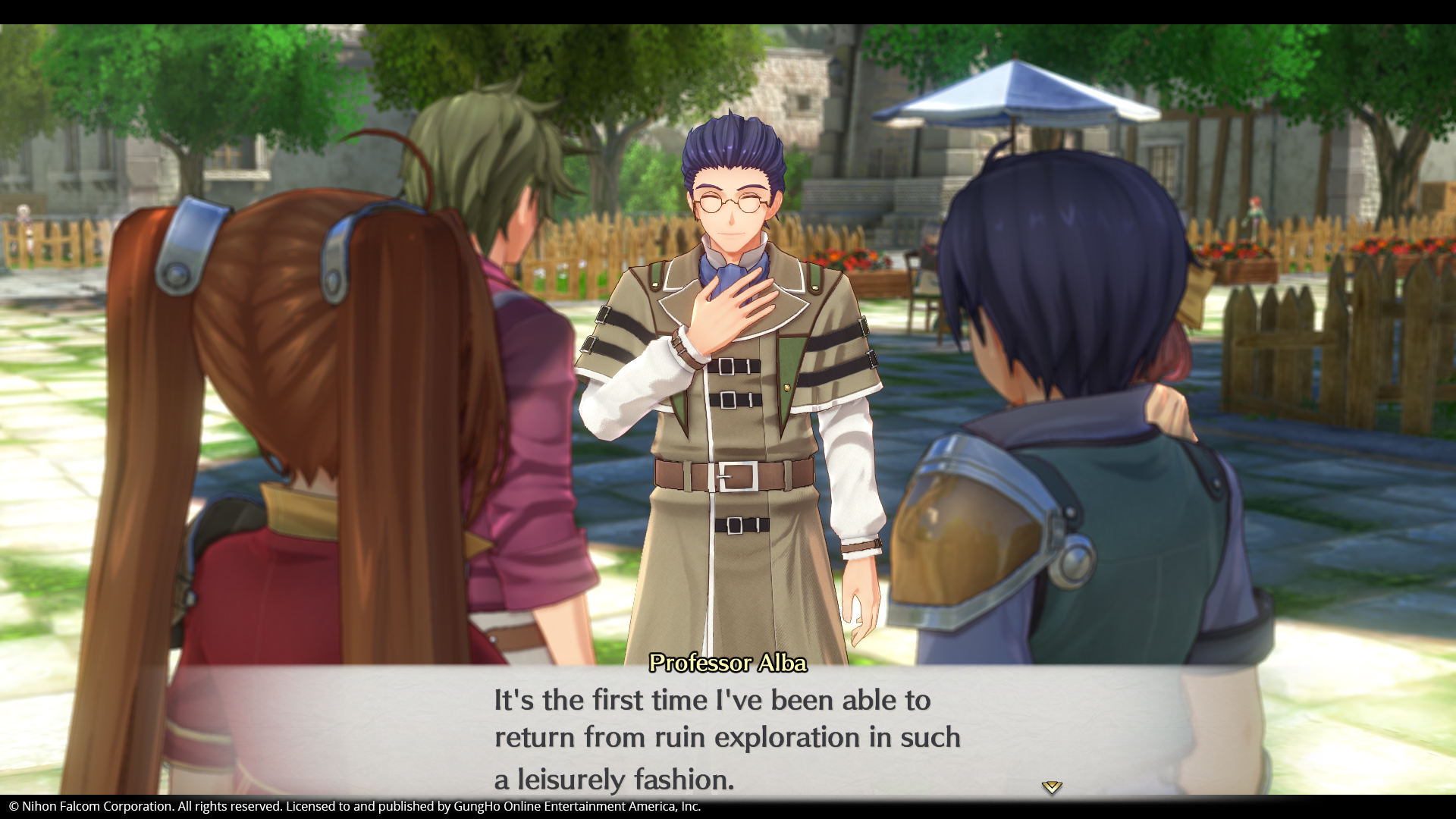Advance dialogue with the yellow arrow indicator
1456x819 pixels.
coord(1051,787)
